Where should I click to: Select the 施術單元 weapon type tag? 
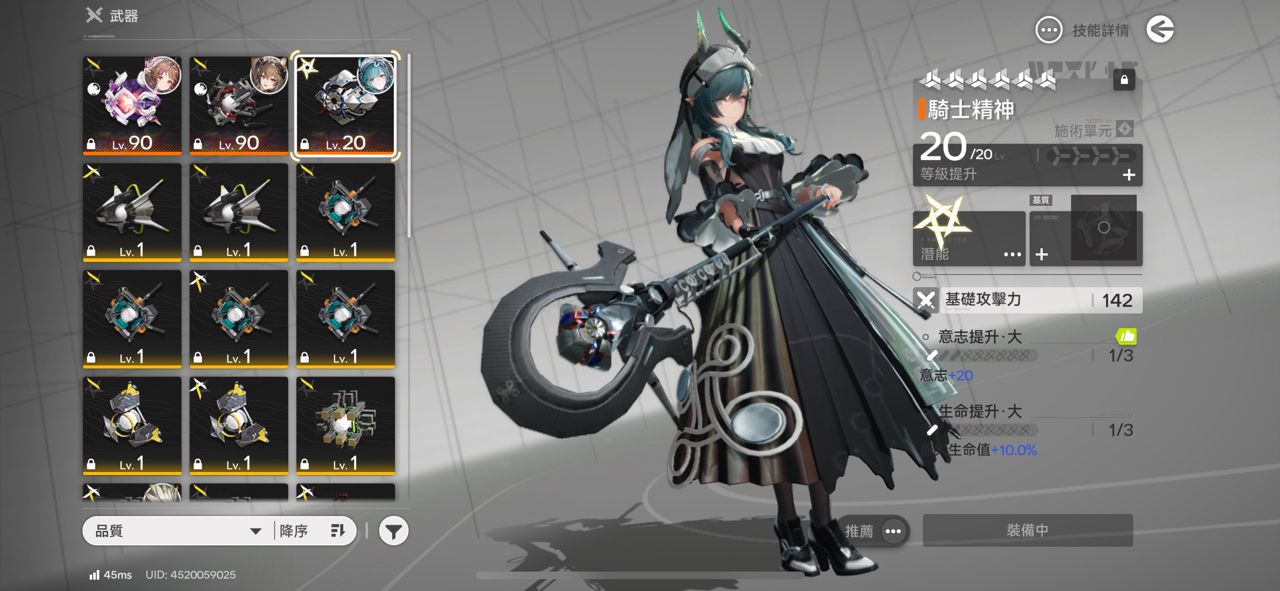click(1093, 130)
